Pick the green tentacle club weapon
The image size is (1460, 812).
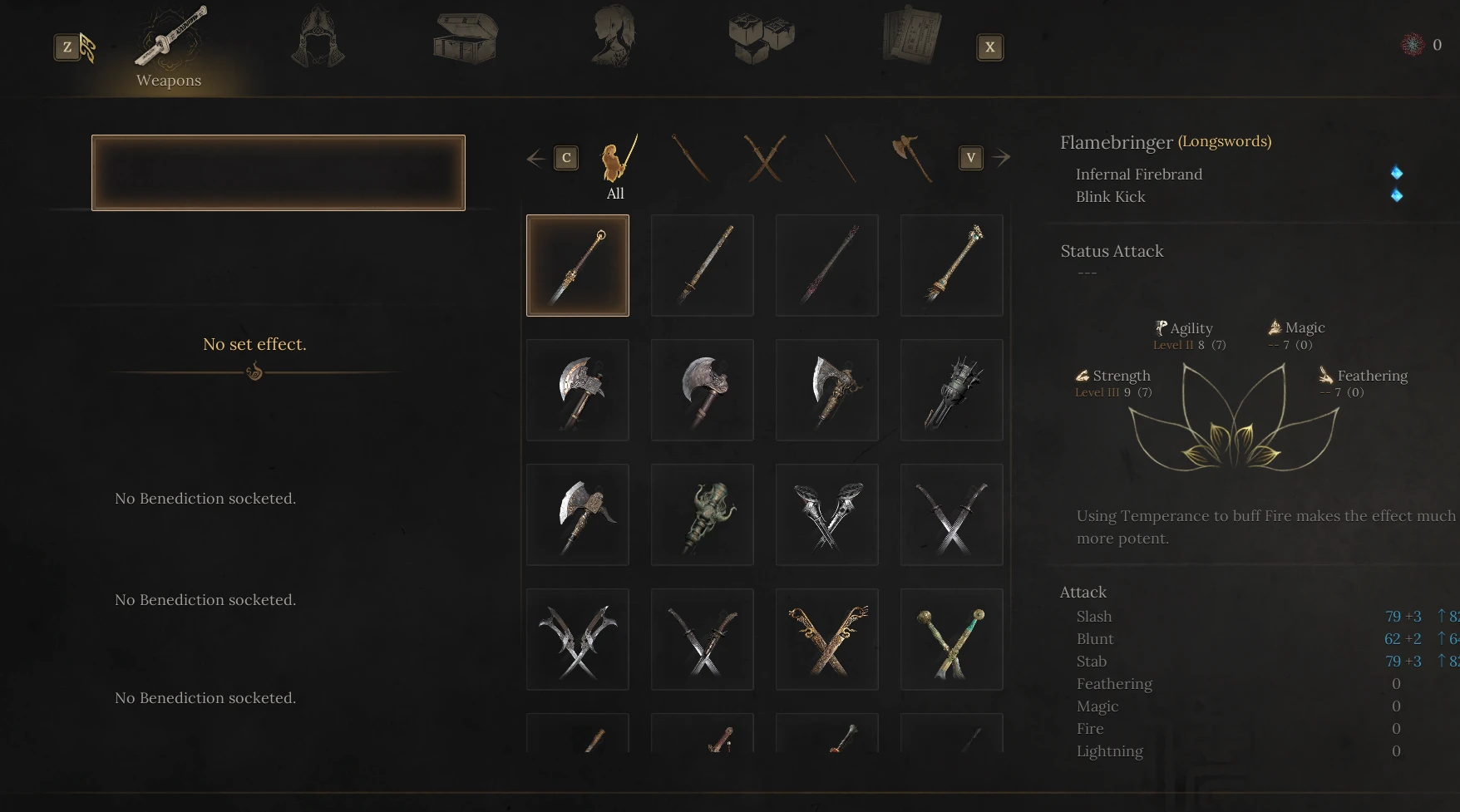click(703, 514)
